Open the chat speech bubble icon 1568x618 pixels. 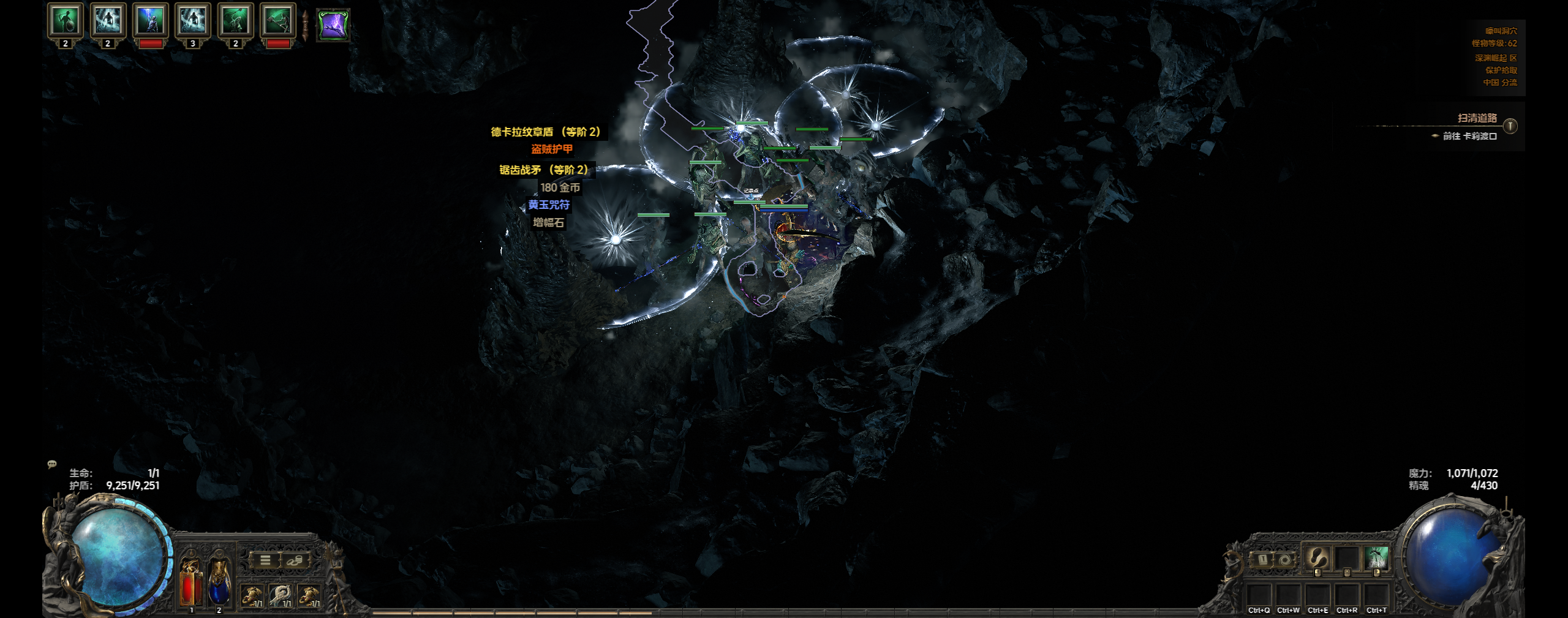click(x=52, y=464)
